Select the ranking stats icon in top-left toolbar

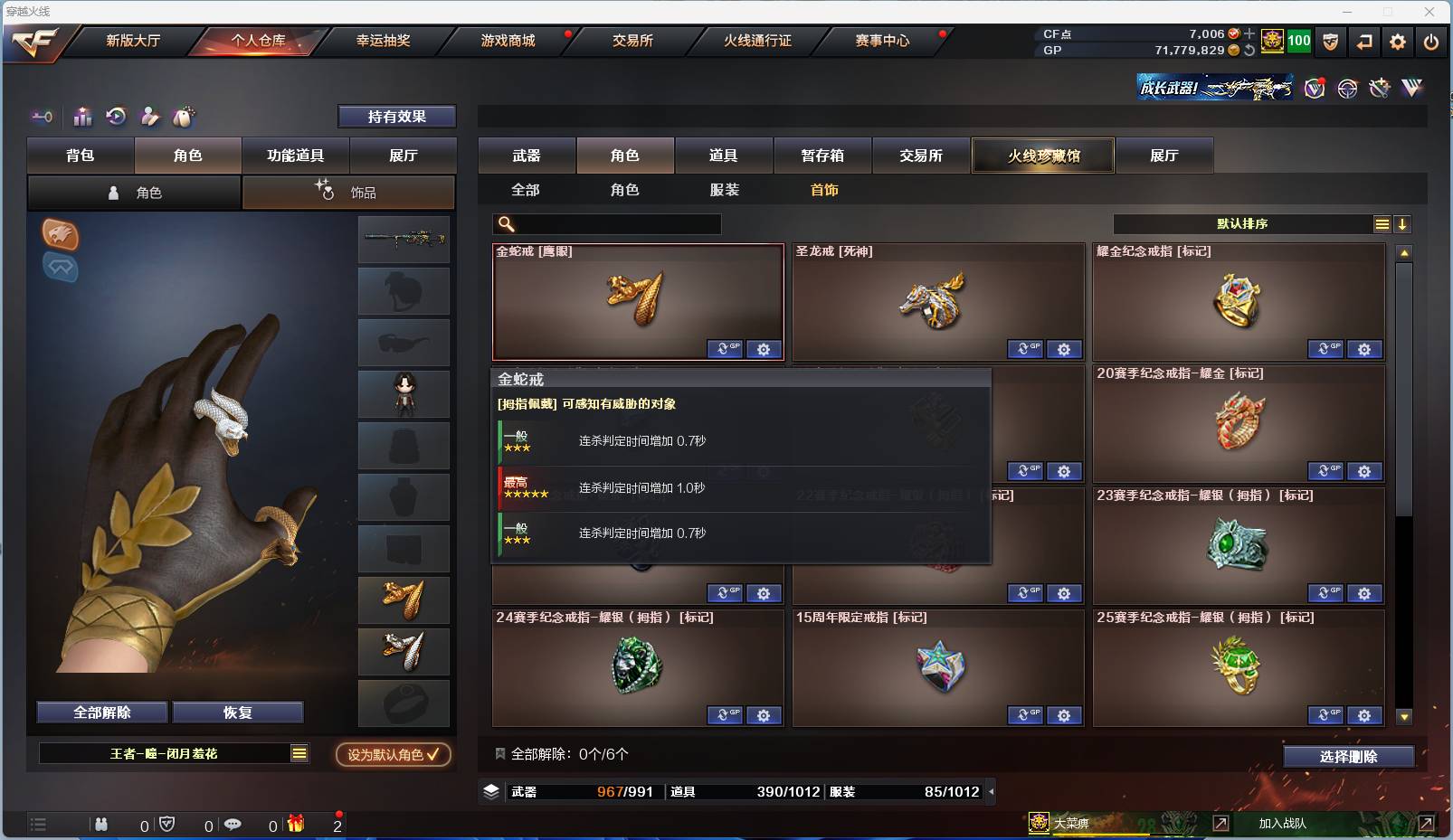click(82, 116)
